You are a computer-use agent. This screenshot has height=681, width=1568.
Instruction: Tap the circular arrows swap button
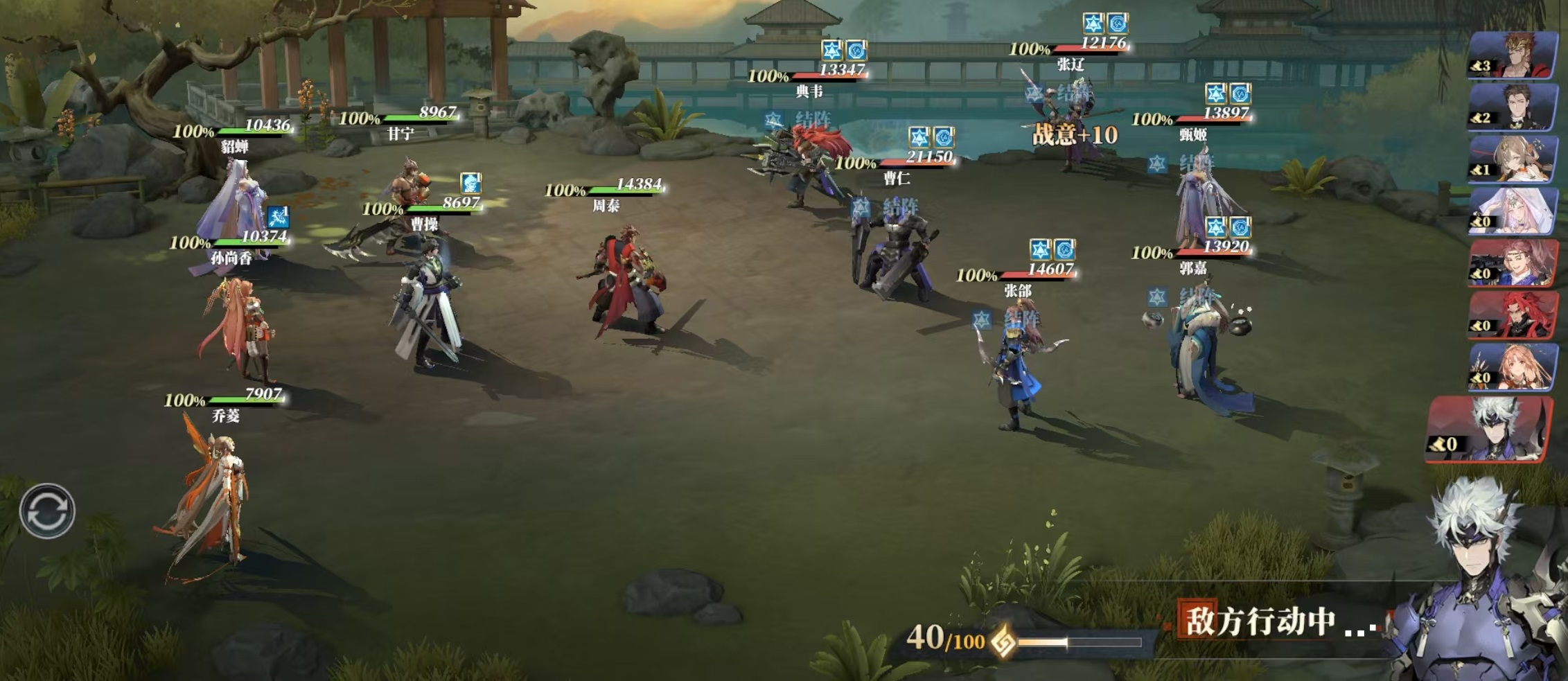47,511
